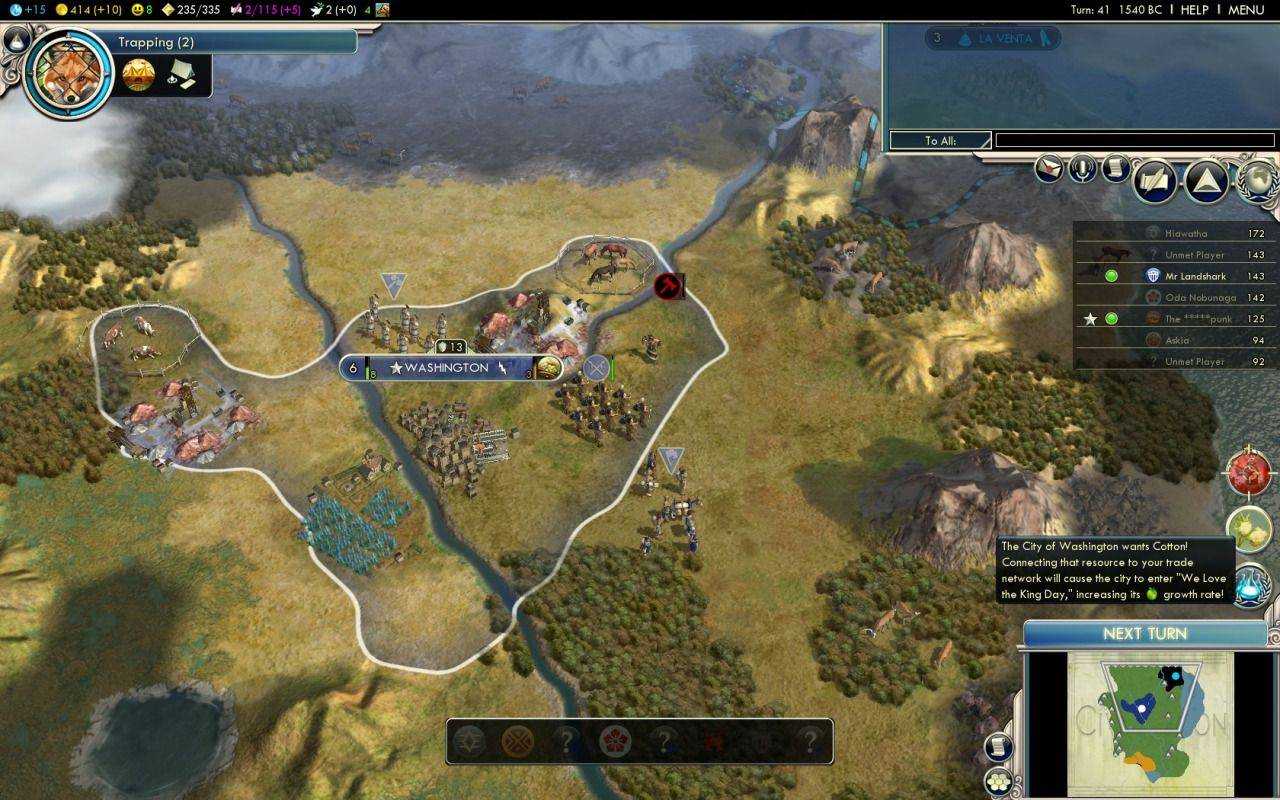1280x800 pixels.
Task: Select Mr Landshark in the score list
Action: point(1199,276)
